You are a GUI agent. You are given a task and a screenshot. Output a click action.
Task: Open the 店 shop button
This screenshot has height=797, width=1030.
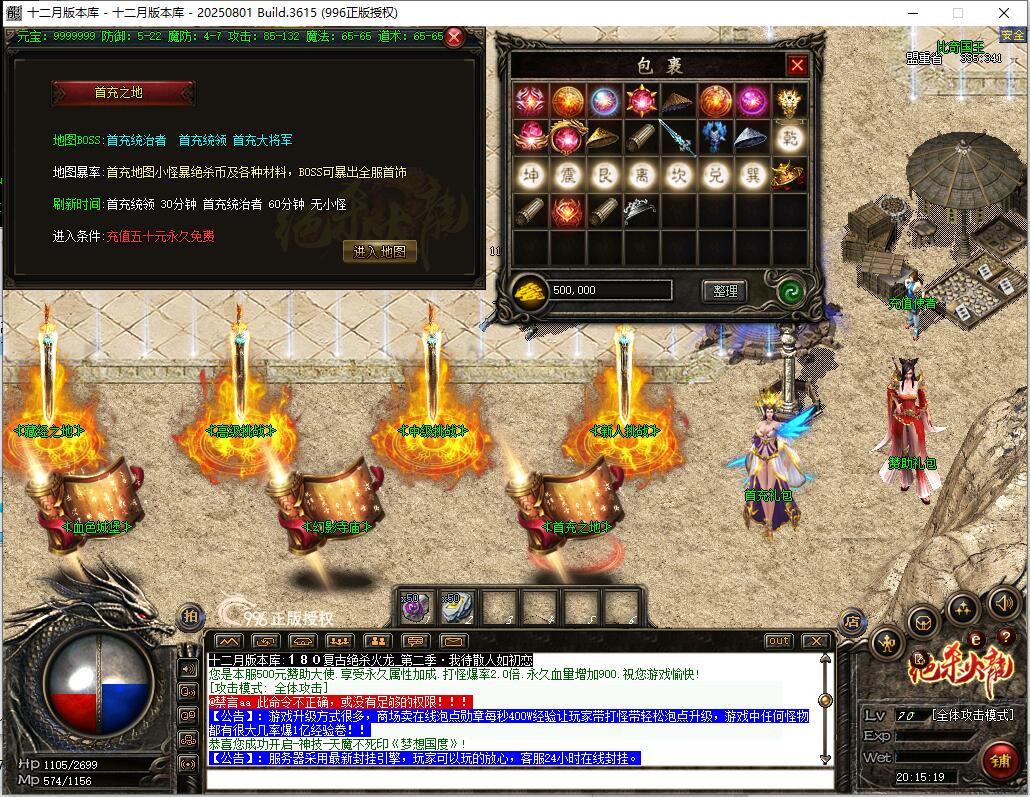coord(852,621)
